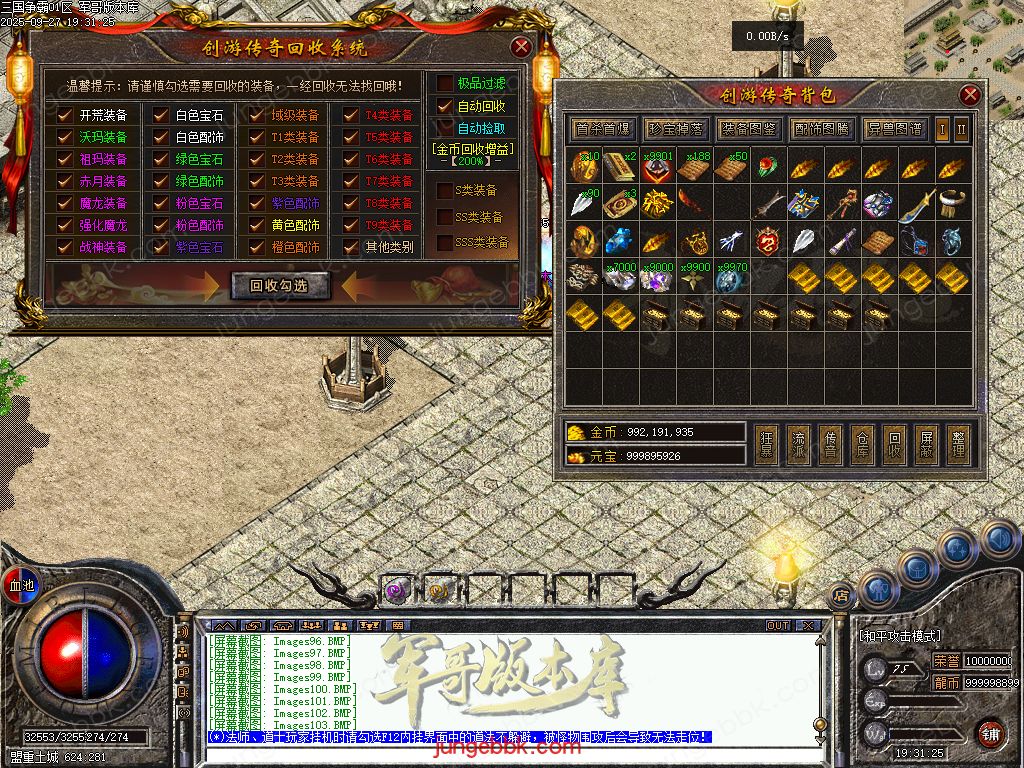Open the 仓库 warehouse button
The width and height of the screenshot is (1024, 768).
(862, 445)
